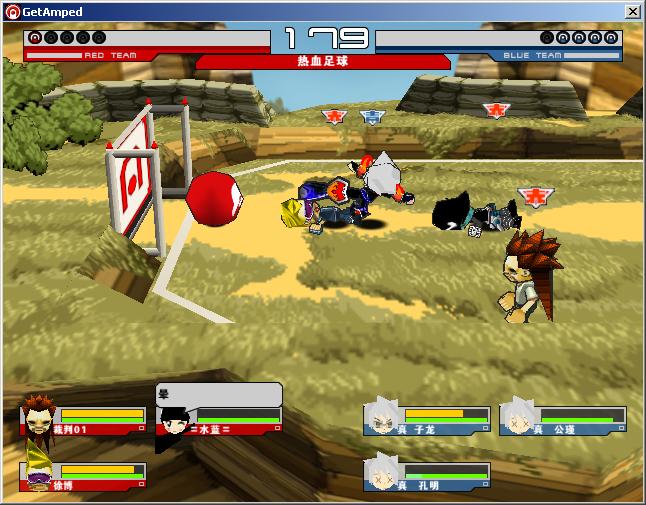Choose the 真 公瑾 player panel
This screenshot has width=646, height=505.
563,420
